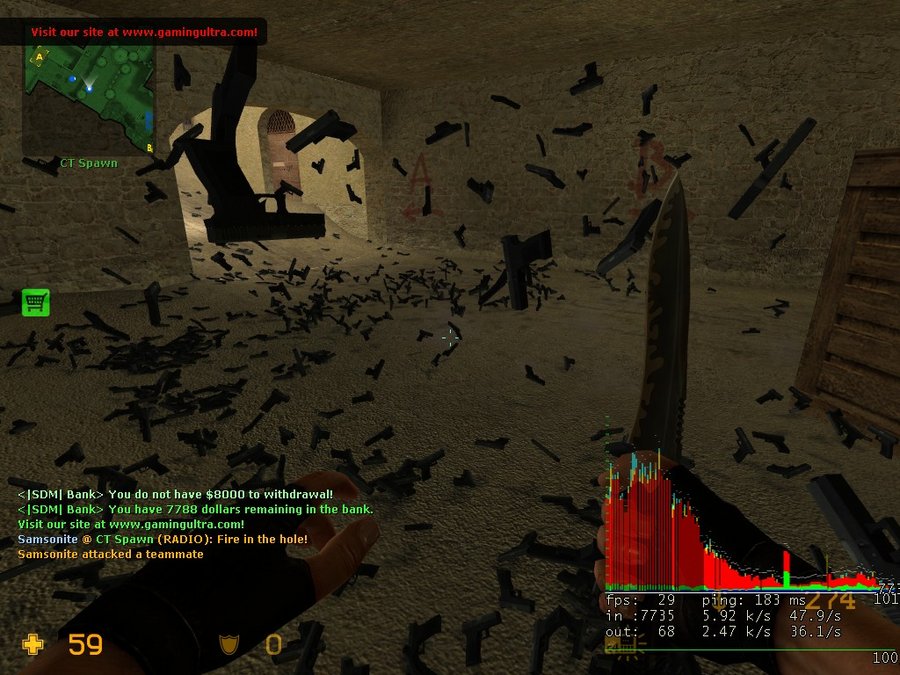Click the gamingultra.com site banner
This screenshot has height=675, width=900.
click(x=143, y=32)
